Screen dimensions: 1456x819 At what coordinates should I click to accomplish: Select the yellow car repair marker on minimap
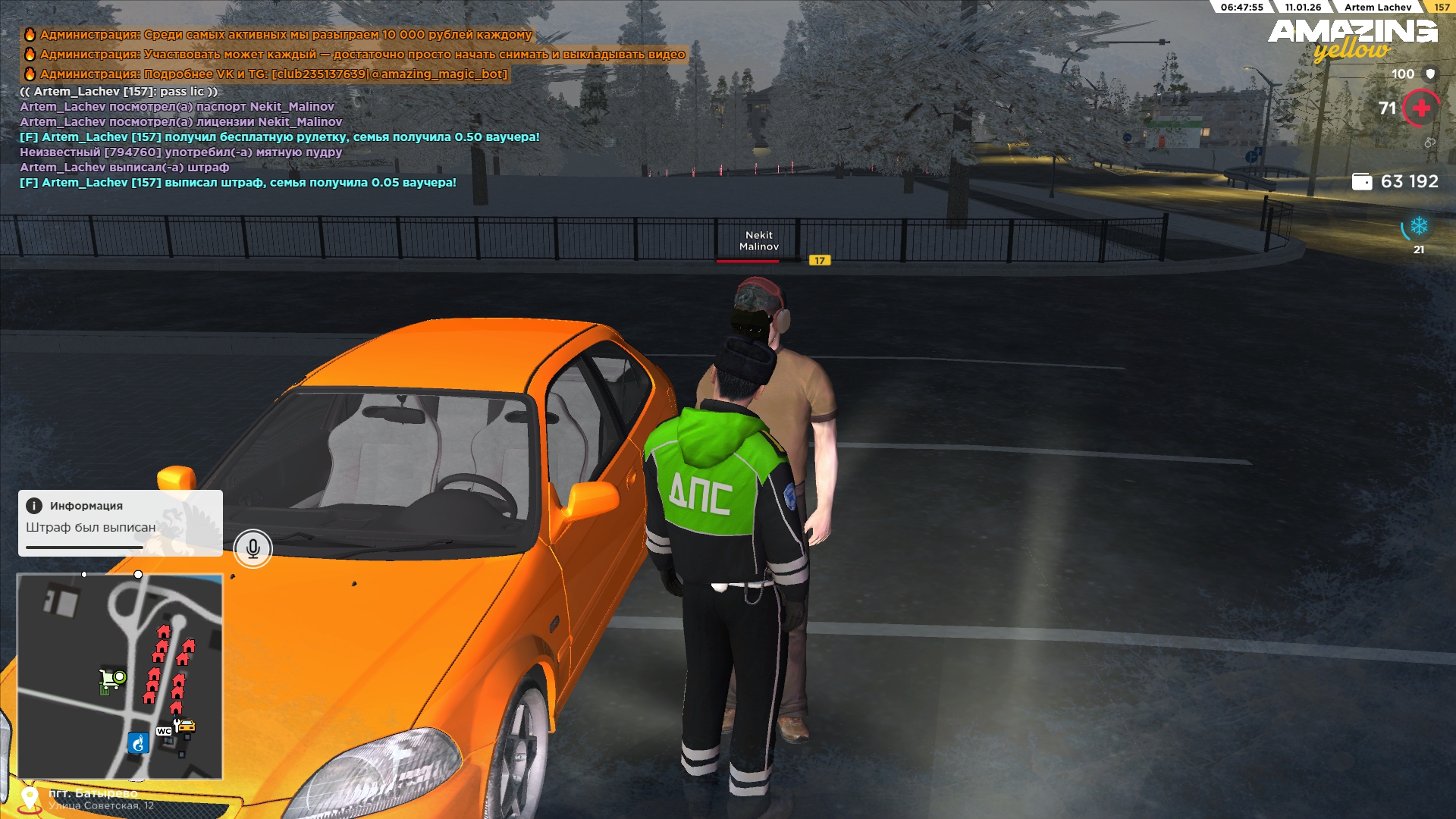tap(185, 726)
